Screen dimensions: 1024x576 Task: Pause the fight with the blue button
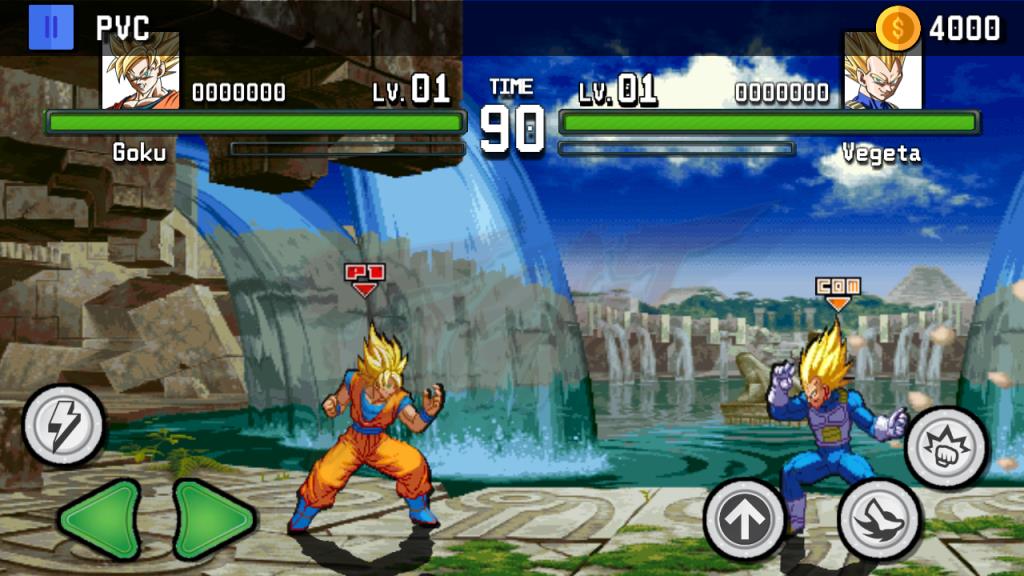tap(51, 27)
